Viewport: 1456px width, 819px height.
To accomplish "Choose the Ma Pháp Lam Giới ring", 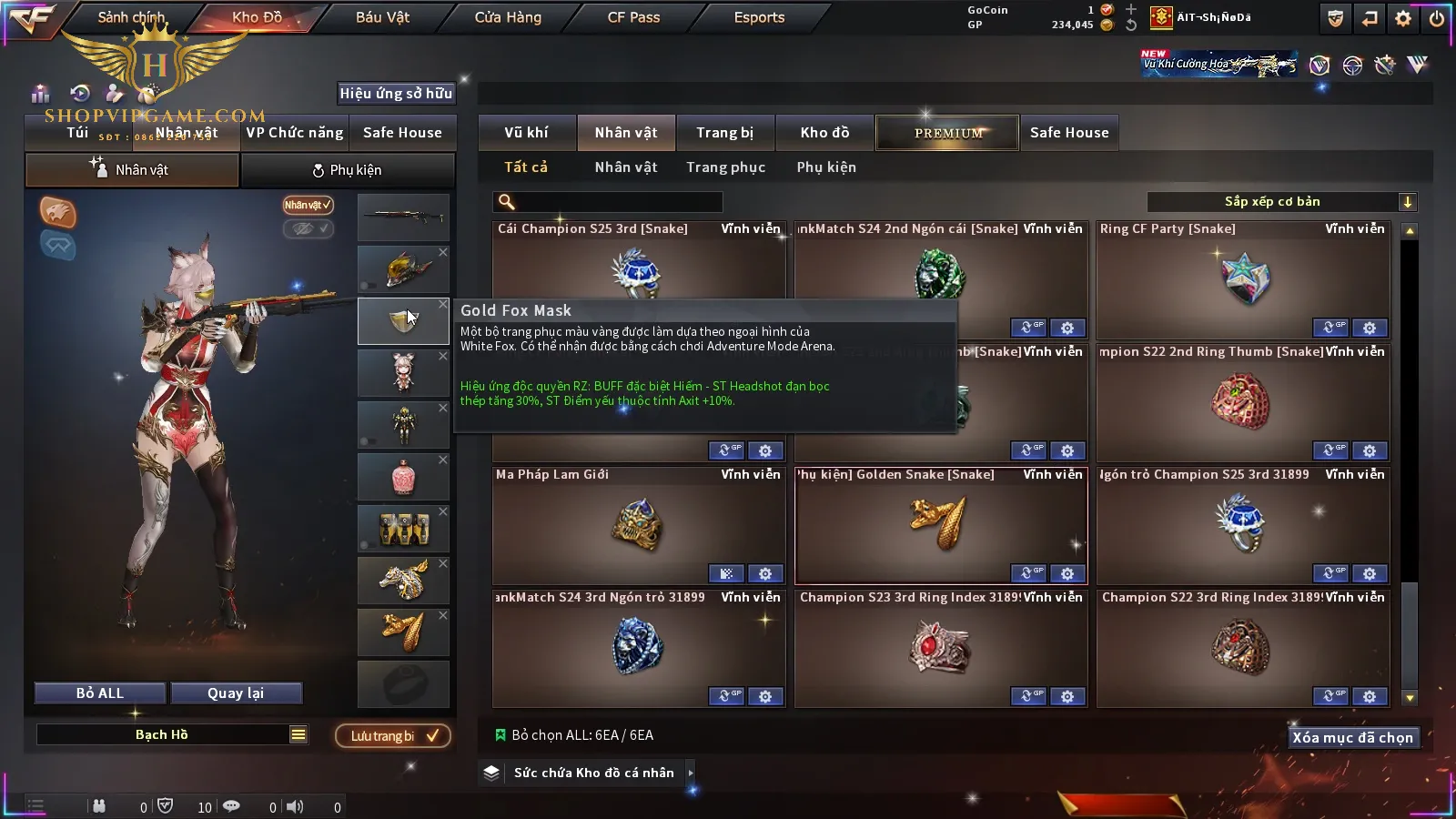I will (638, 525).
